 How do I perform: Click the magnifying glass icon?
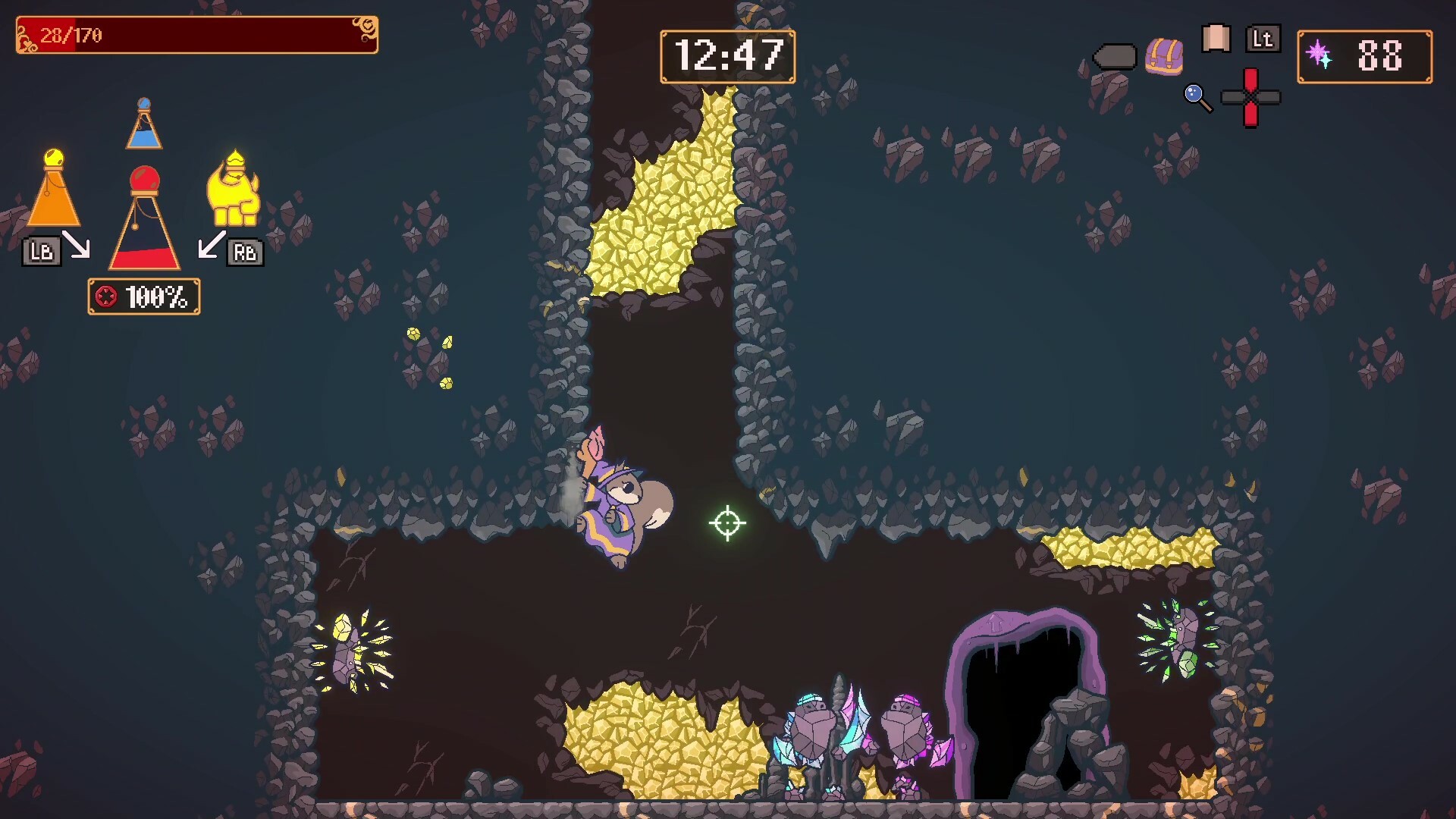click(x=1197, y=98)
